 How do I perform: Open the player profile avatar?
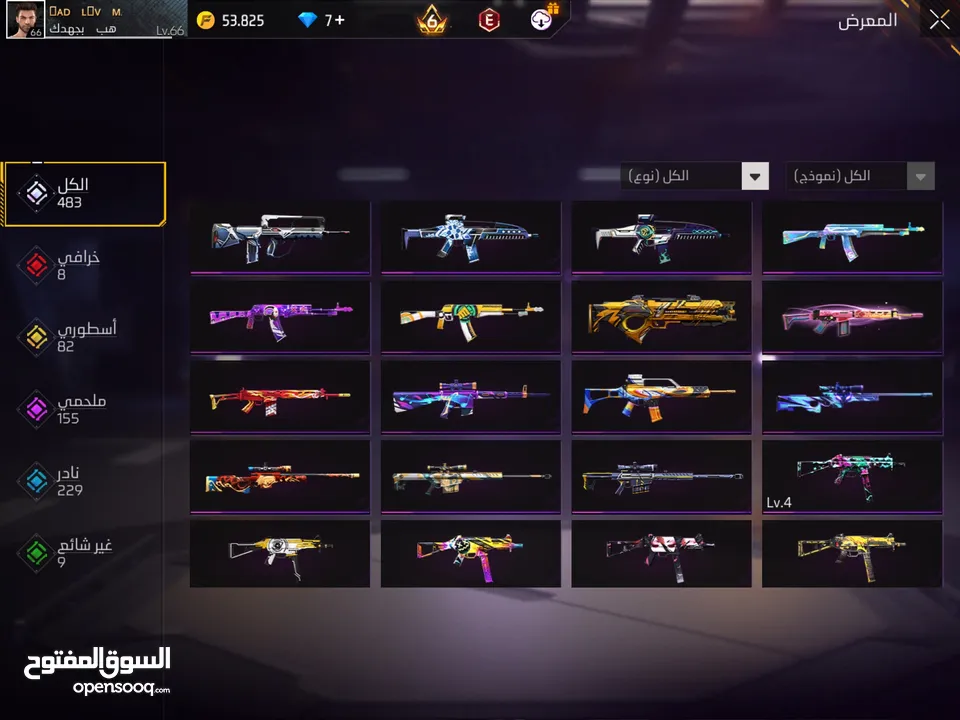[x=24, y=20]
